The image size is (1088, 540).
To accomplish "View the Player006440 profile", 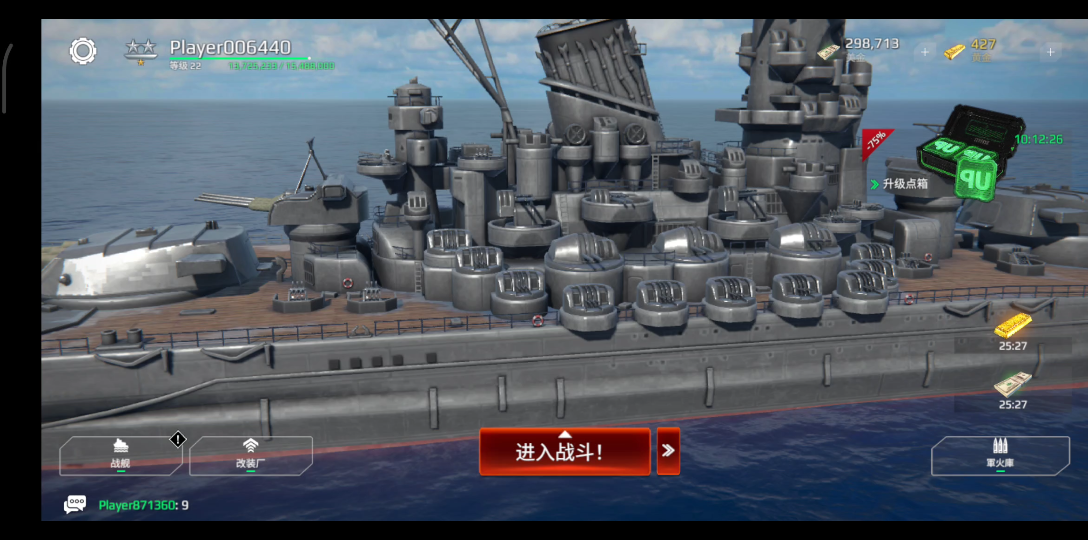I will [230, 47].
